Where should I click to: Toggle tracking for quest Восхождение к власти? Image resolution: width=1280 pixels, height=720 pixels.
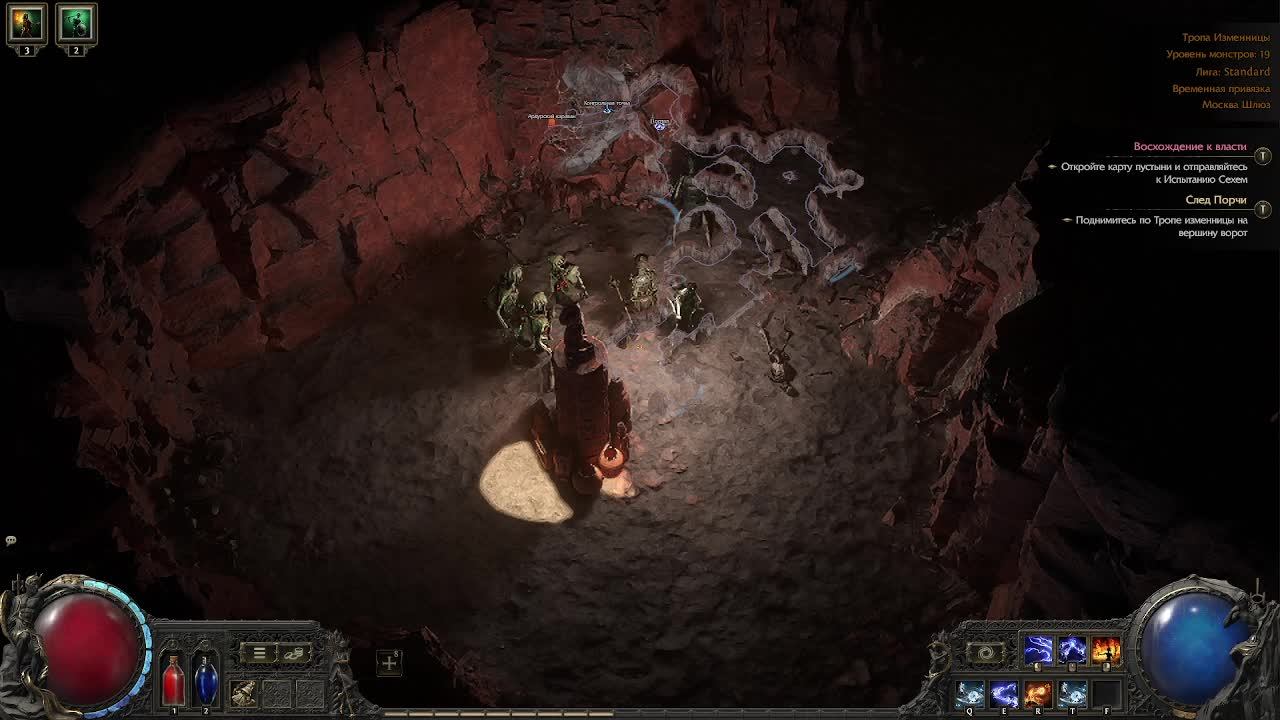click(x=1263, y=156)
